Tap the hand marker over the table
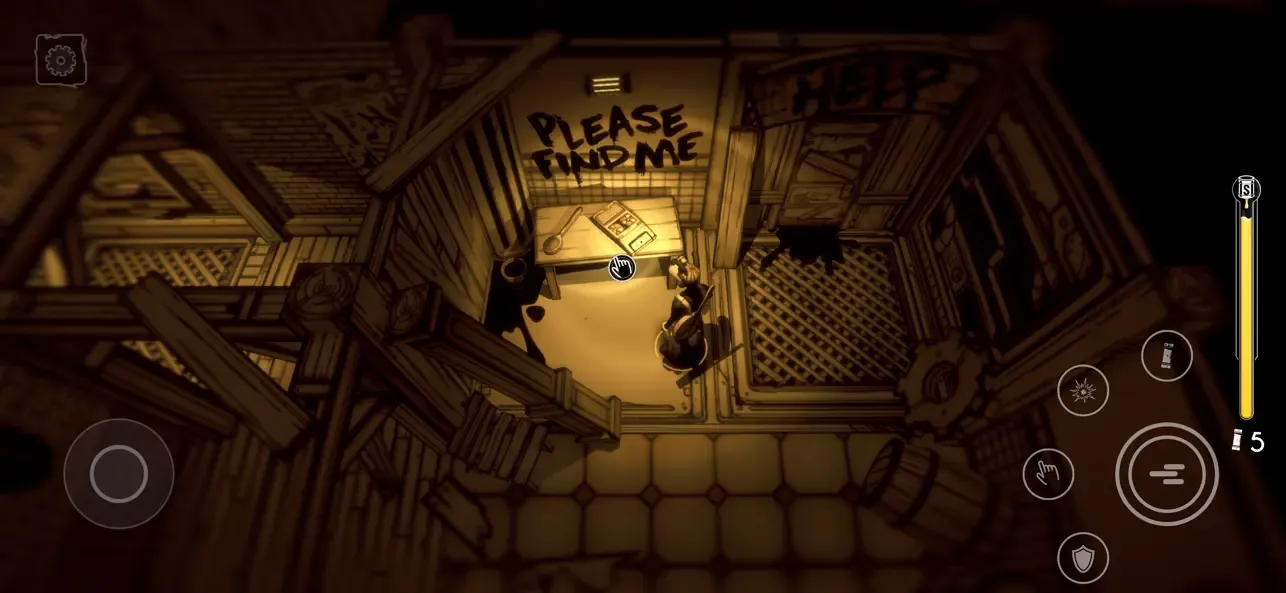The width and height of the screenshot is (1286, 593). point(622,267)
